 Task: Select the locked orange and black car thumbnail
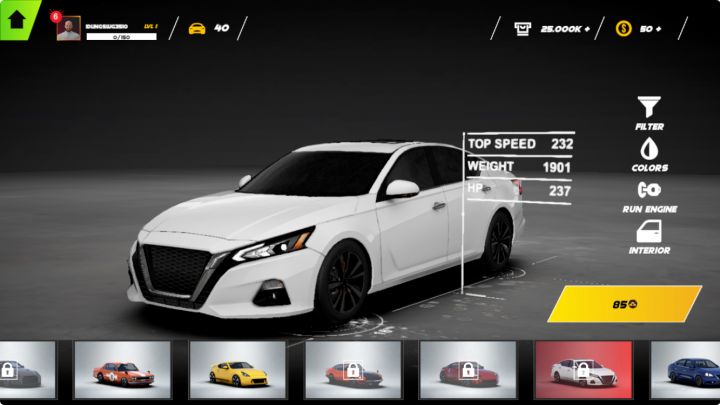(352, 370)
